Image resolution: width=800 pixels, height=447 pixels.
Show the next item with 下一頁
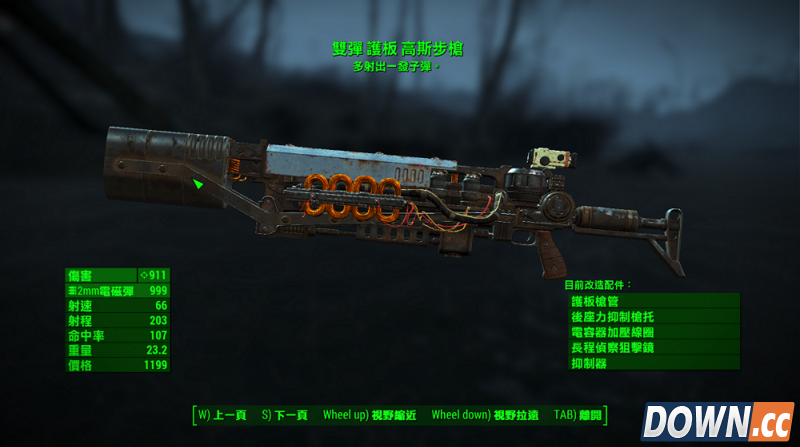[x=285, y=414]
